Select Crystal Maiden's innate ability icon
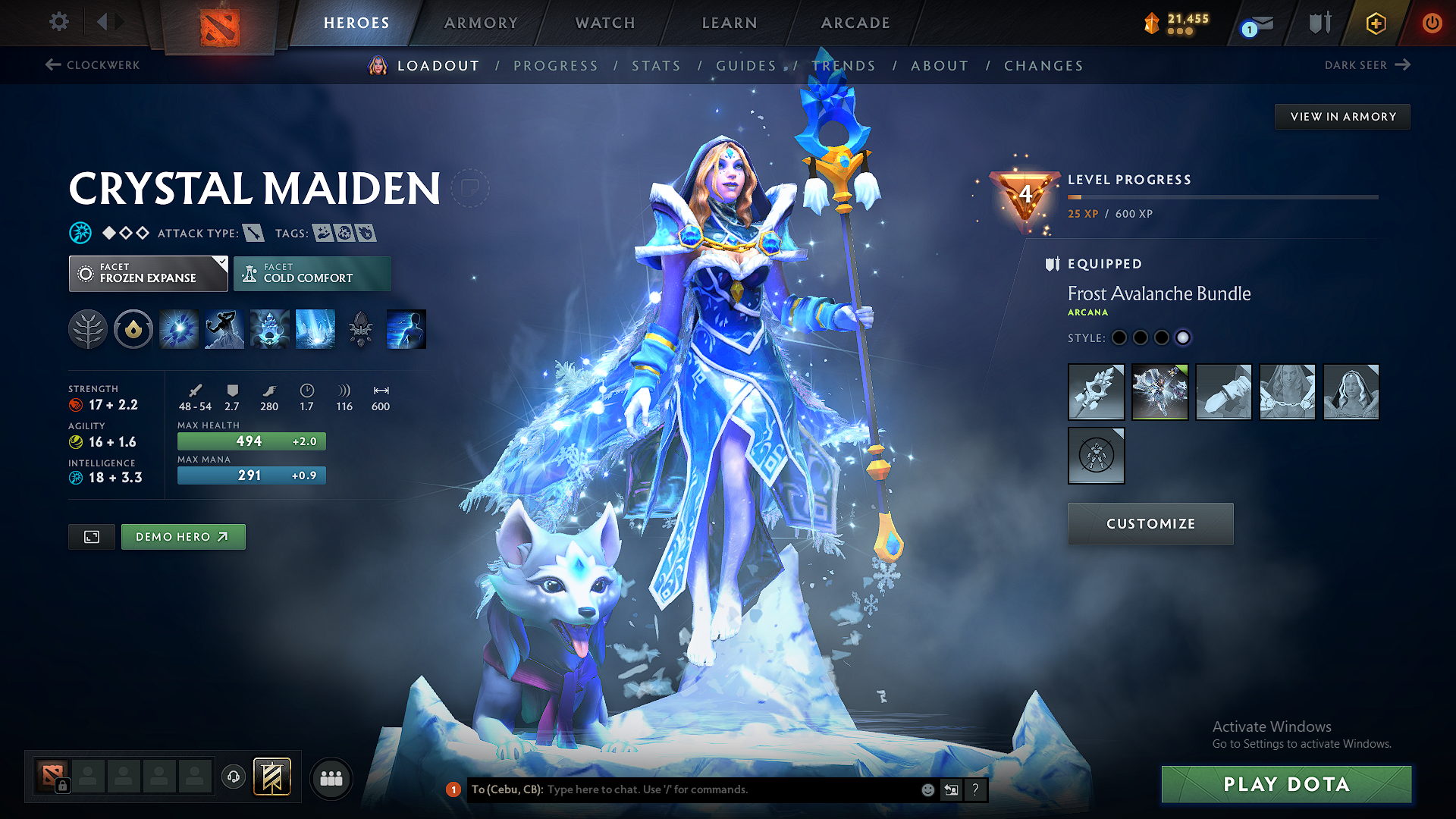The width and height of the screenshot is (1456, 819). point(133,329)
